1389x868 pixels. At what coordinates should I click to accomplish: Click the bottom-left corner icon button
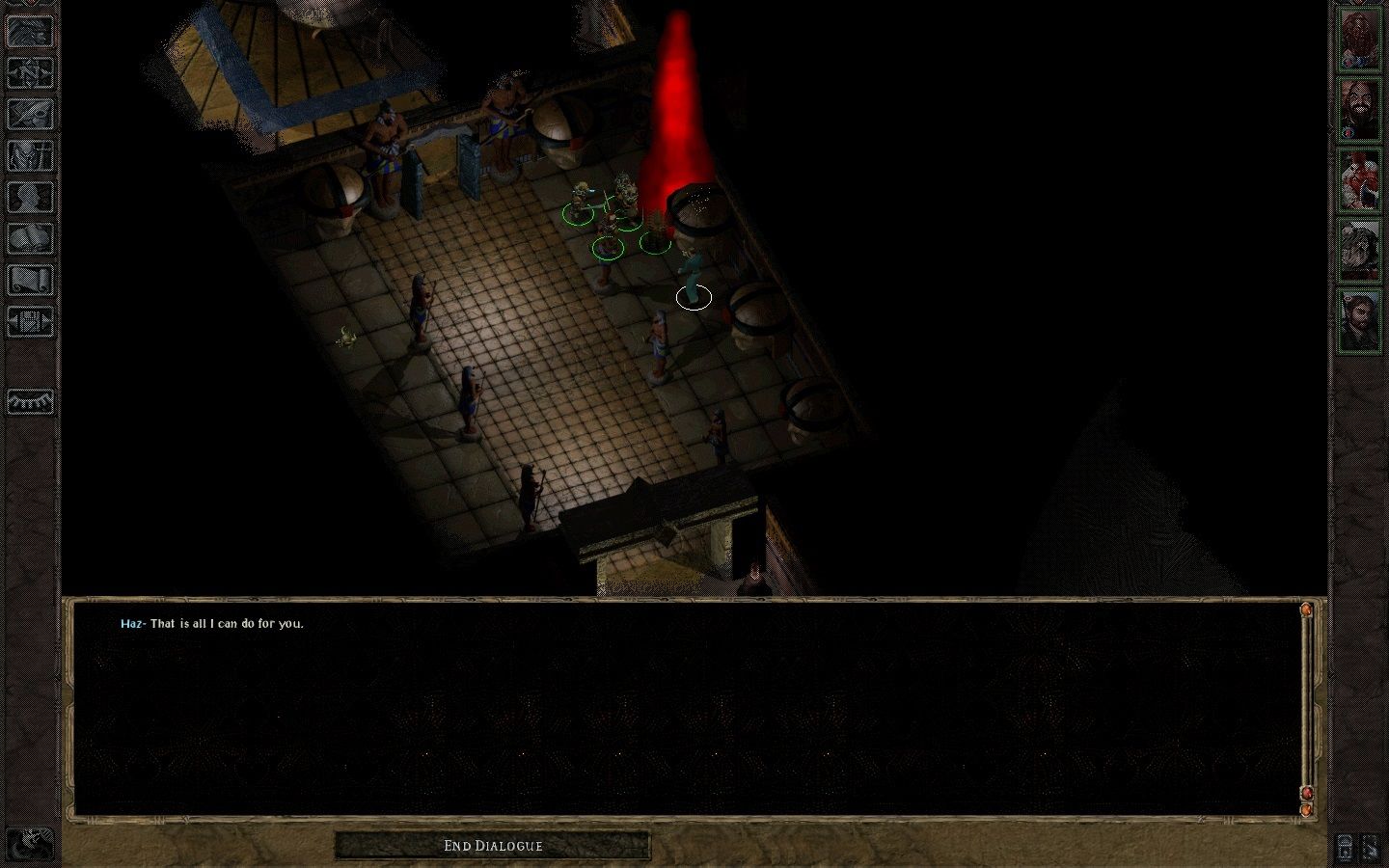pos(32,846)
